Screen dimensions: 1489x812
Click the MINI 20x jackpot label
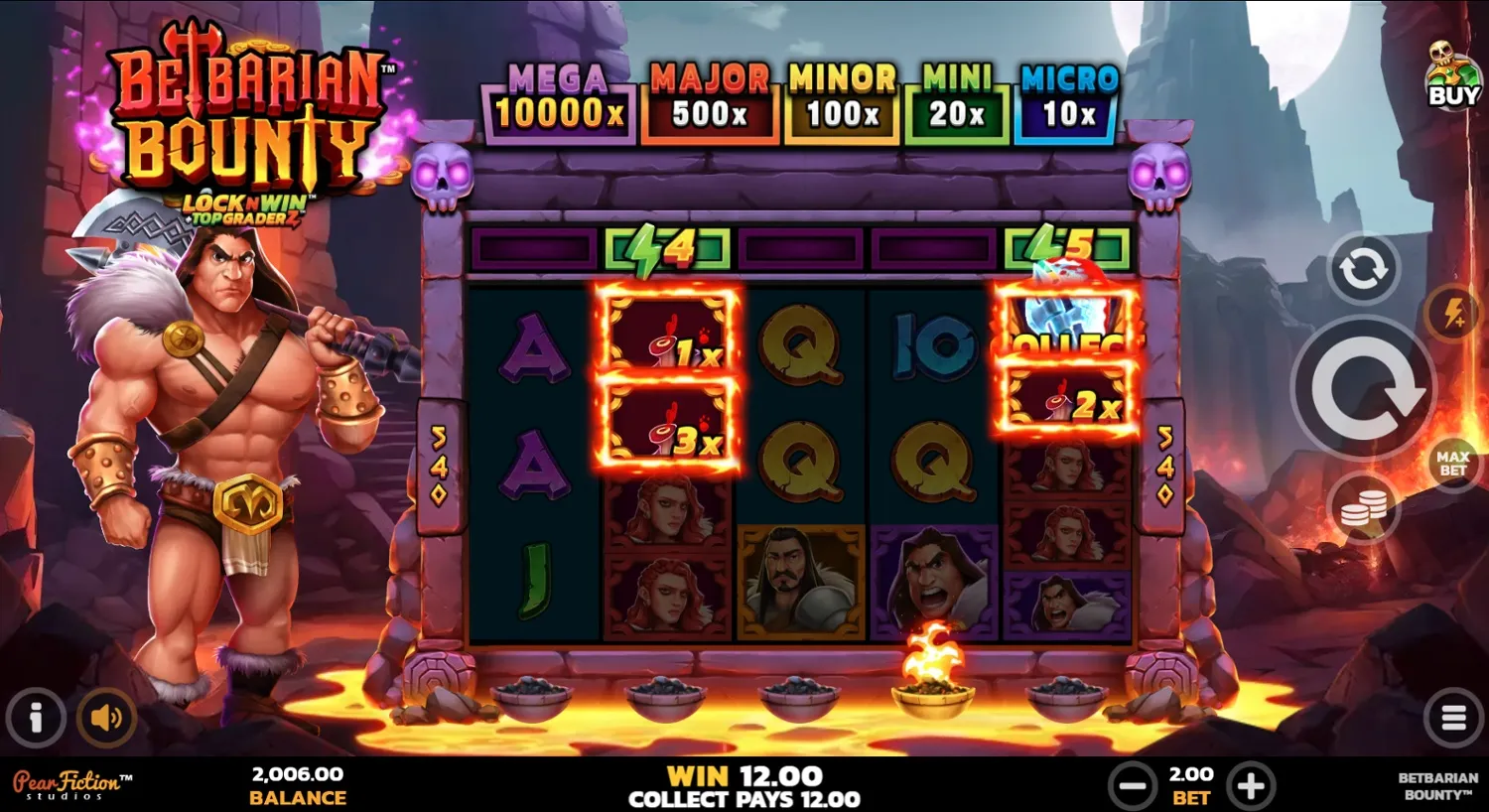[955, 96]
